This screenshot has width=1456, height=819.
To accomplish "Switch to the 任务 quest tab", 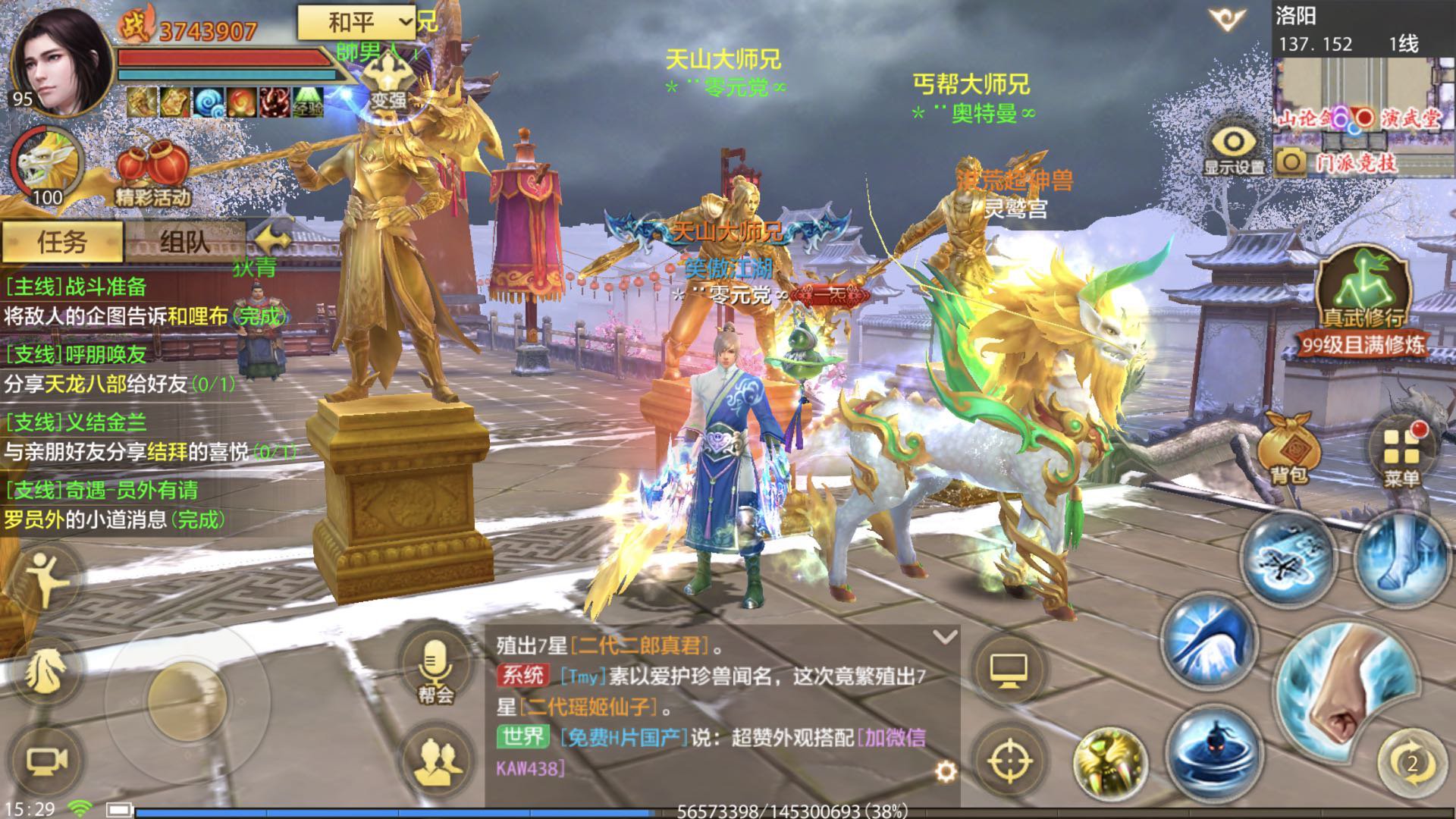I will point(62,241).
